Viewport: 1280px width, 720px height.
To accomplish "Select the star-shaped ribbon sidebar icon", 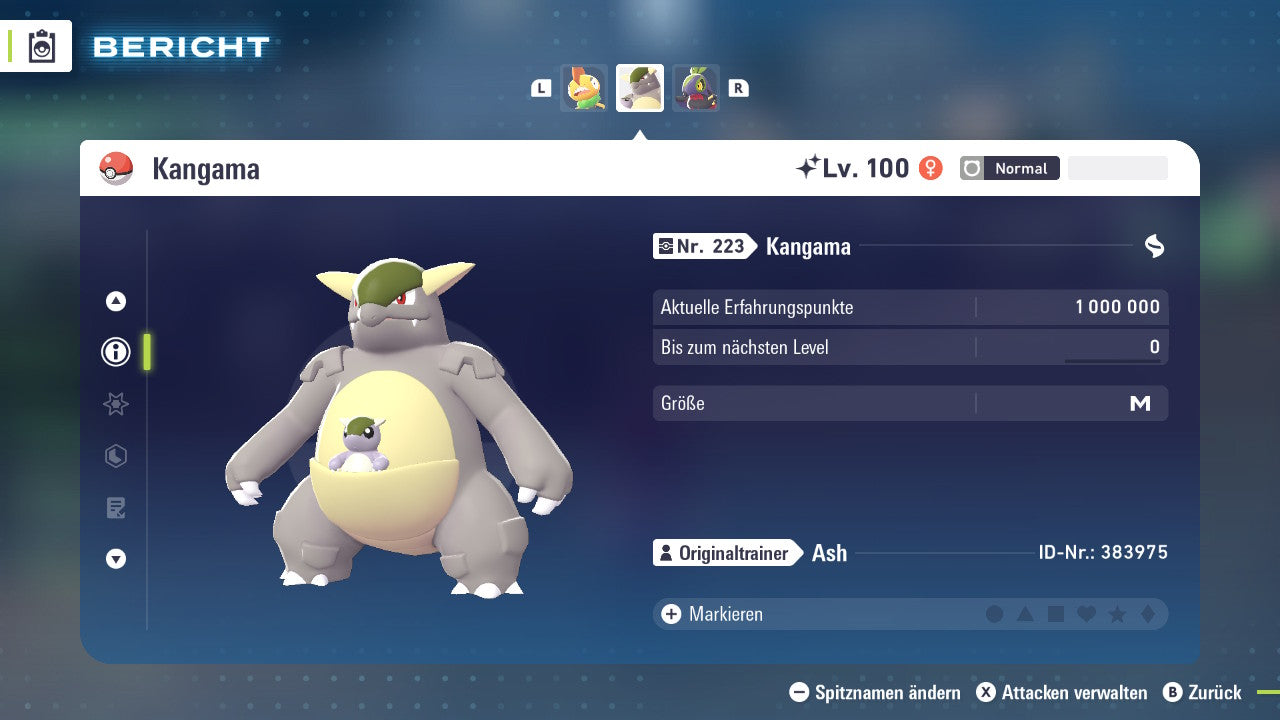I will pos(115,404).
